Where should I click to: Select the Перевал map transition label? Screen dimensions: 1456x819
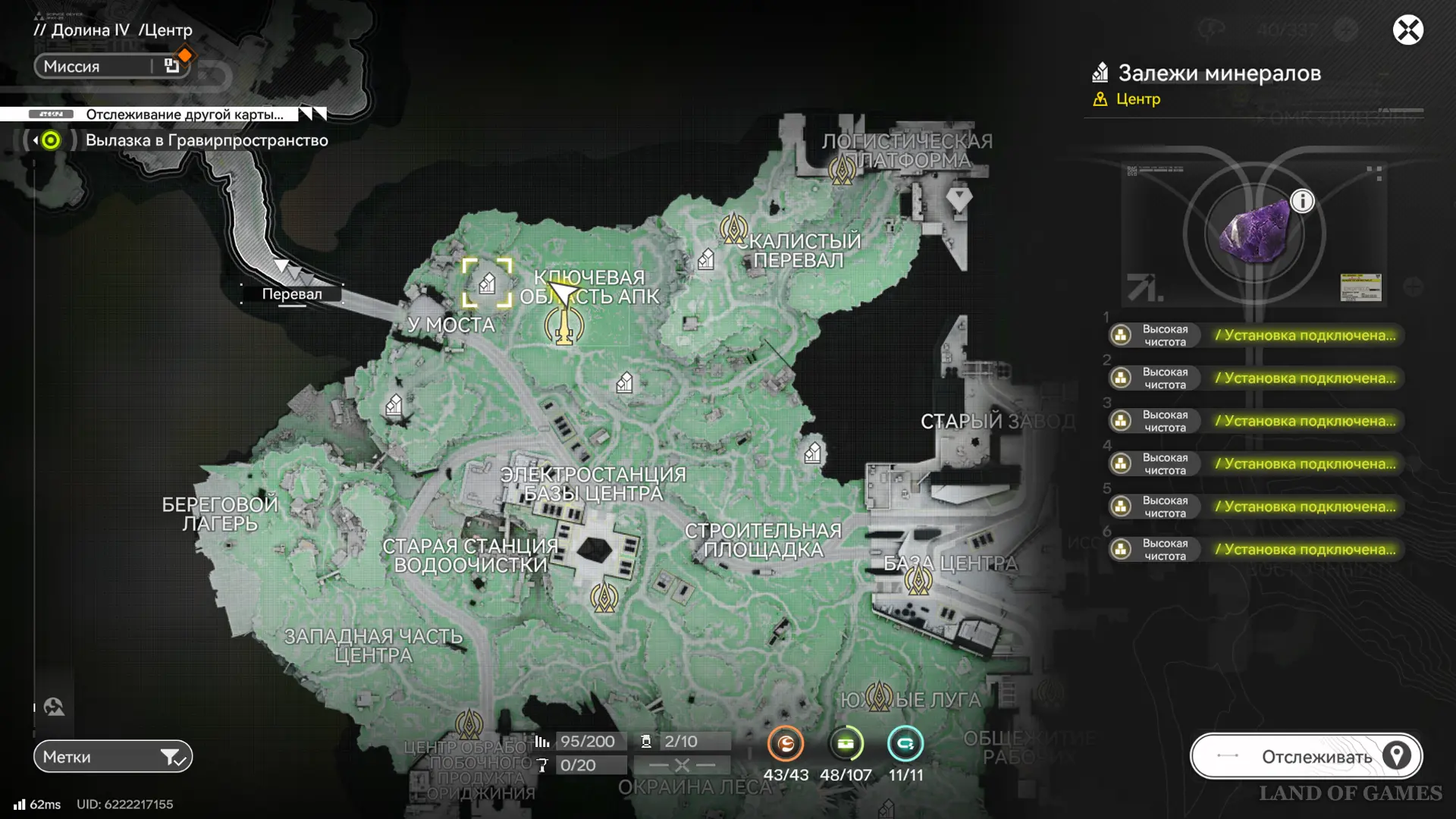292,294
